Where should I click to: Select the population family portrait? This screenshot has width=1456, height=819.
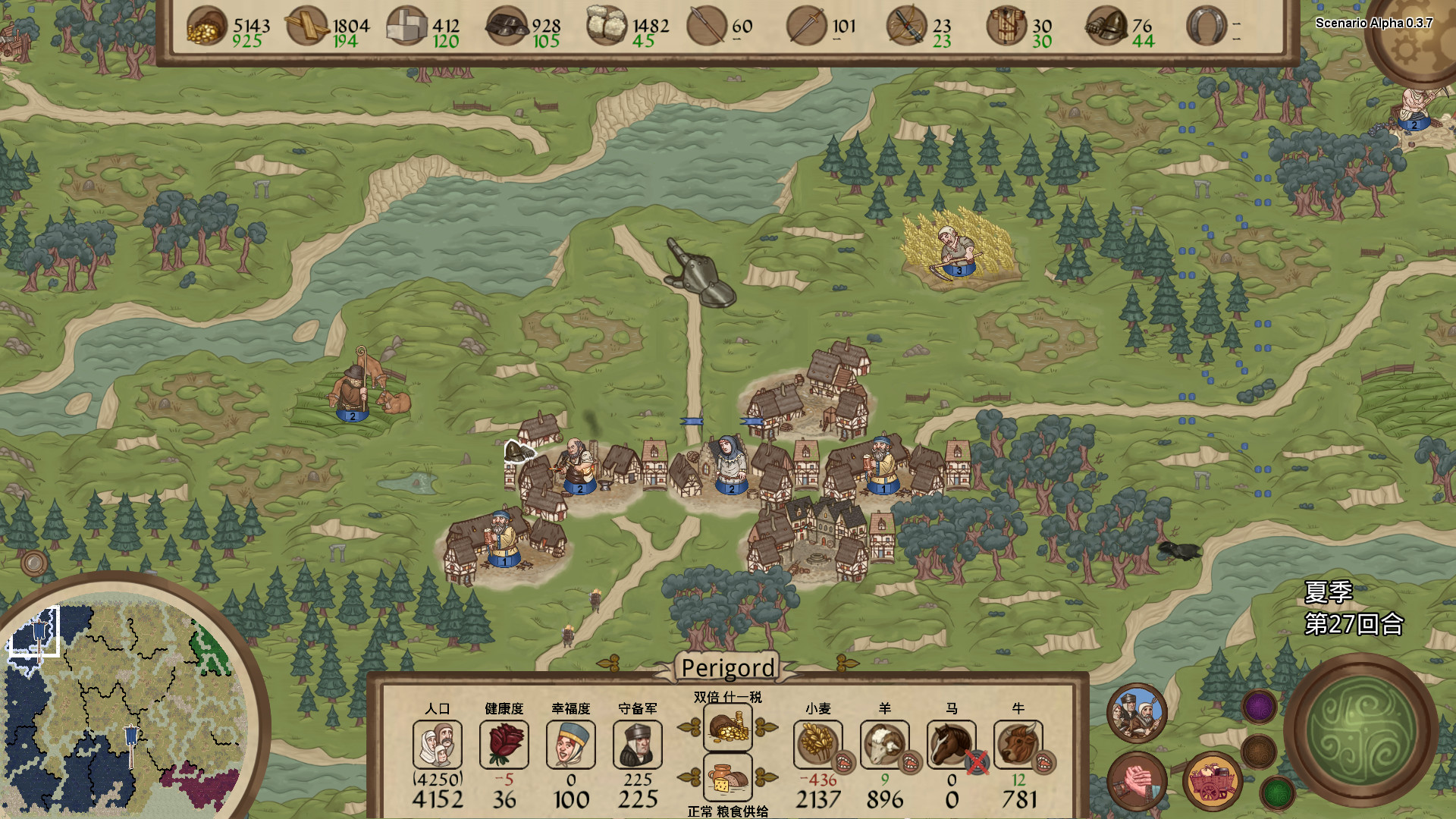tap(438, 744)
